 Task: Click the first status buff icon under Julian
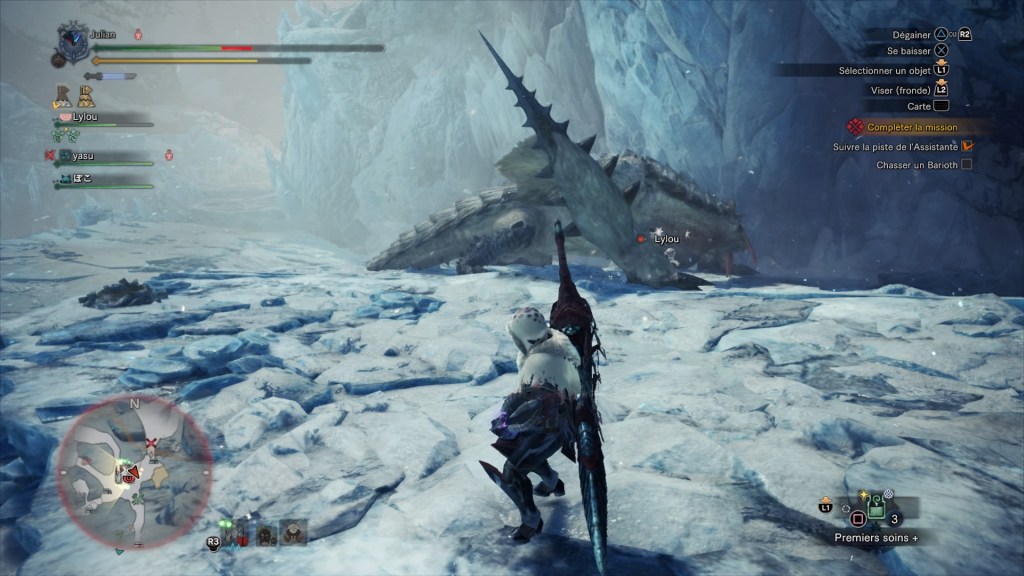[x=61, y=97]
